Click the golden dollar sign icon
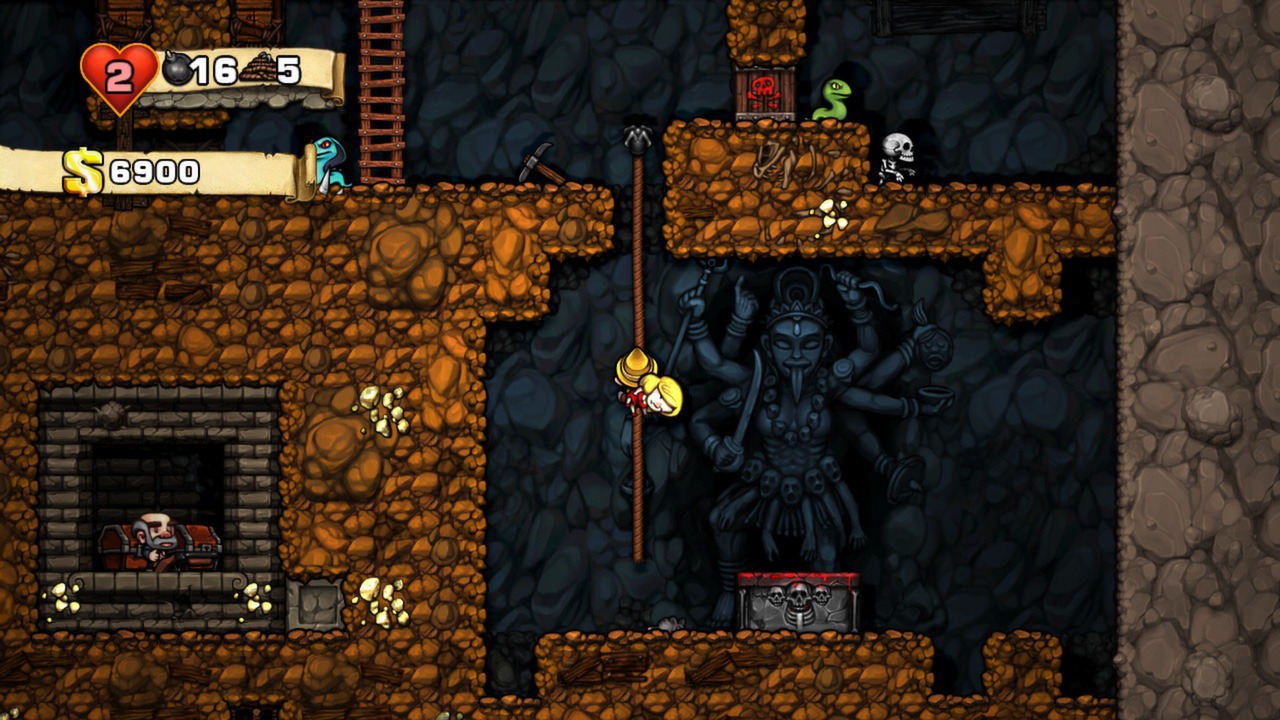Viewport: 1280px width, 720px height. (82, 172)
